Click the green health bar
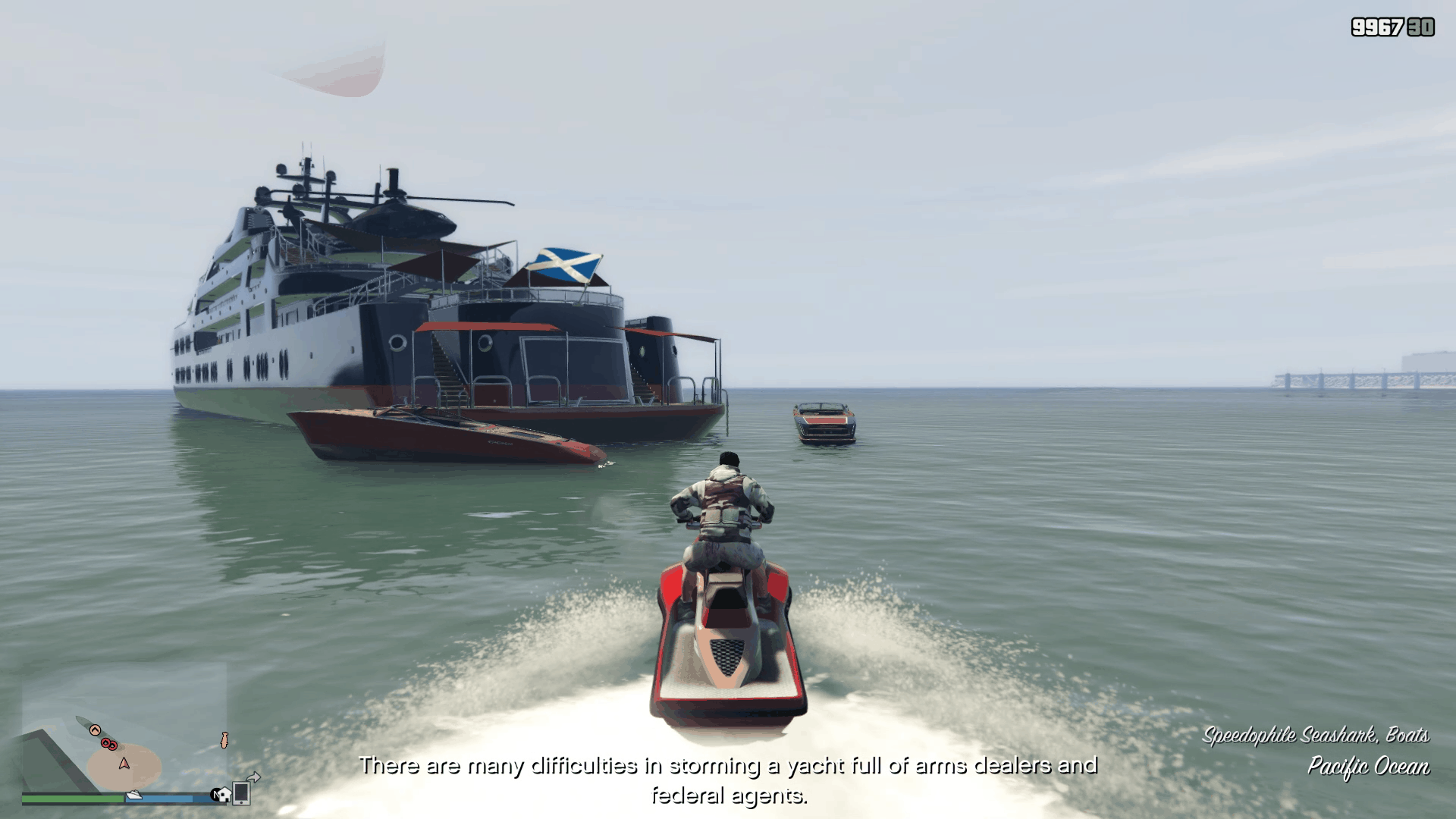 tap(72, 798)
